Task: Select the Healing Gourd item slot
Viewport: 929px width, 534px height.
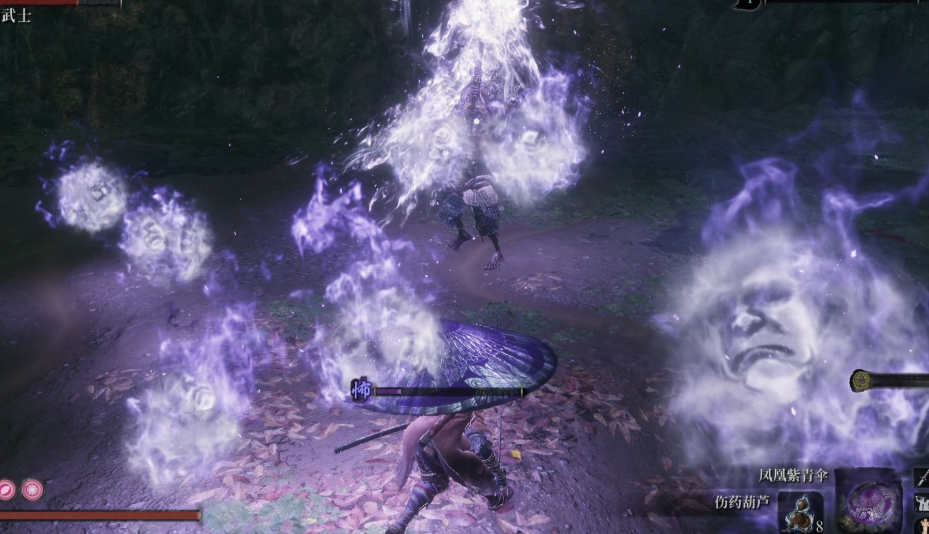Action: [x=801, y=511]
